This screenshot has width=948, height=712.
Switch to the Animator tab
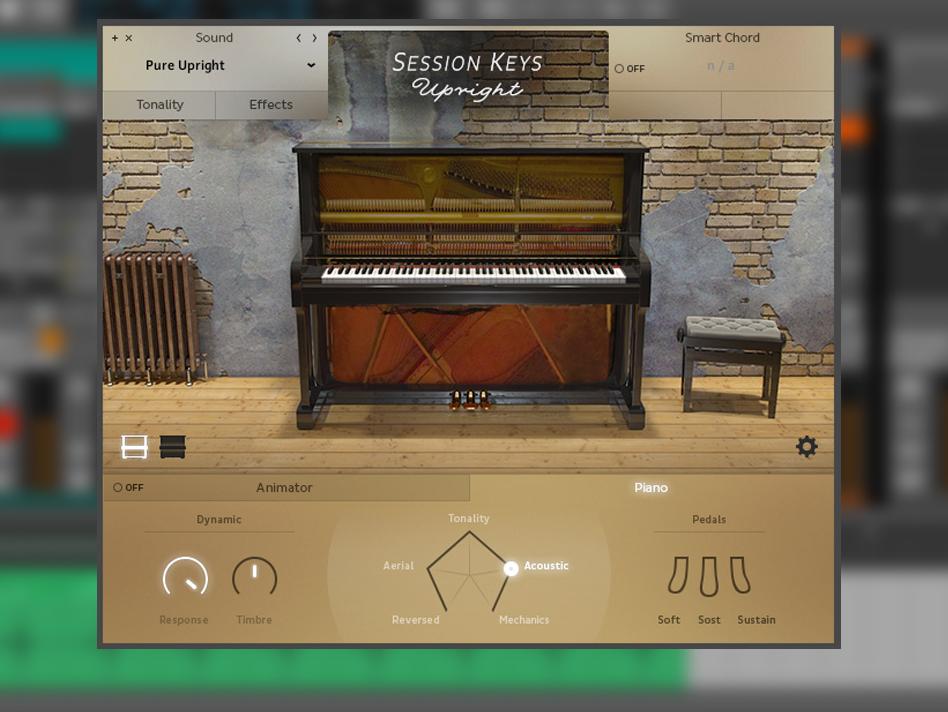click(x=284, y=488)
